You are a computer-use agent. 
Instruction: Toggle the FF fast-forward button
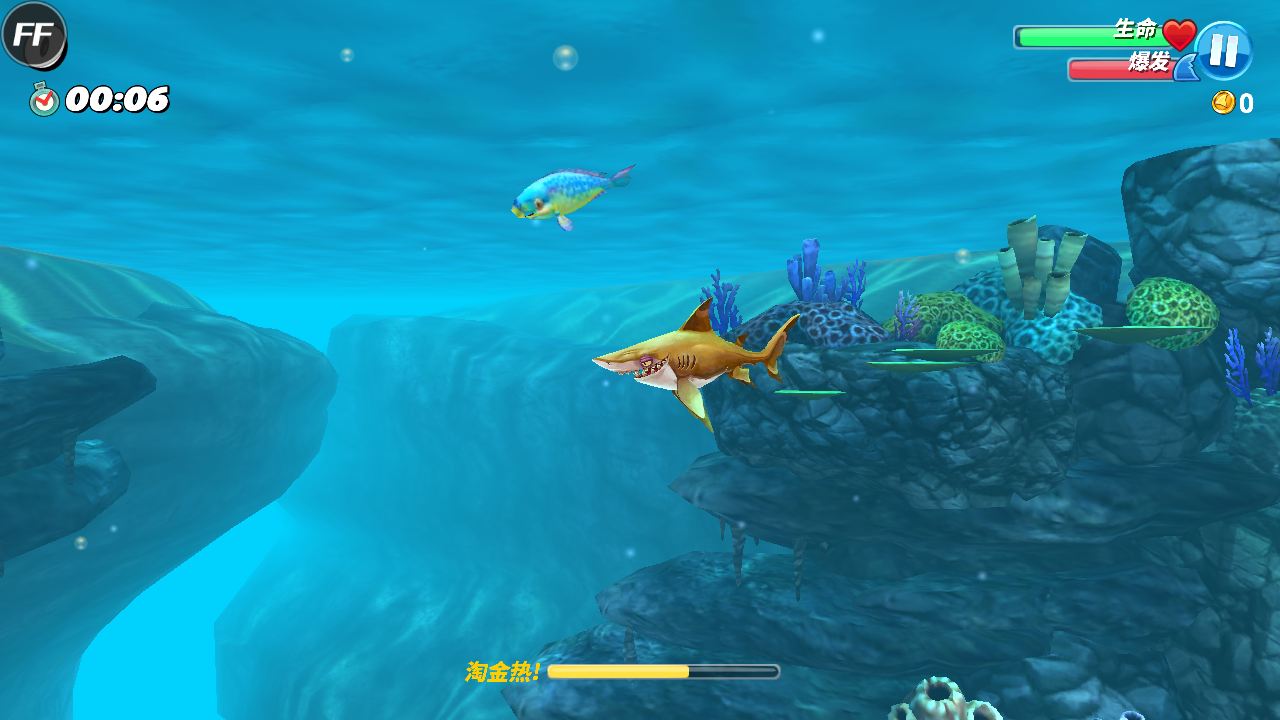click(34, 35)
